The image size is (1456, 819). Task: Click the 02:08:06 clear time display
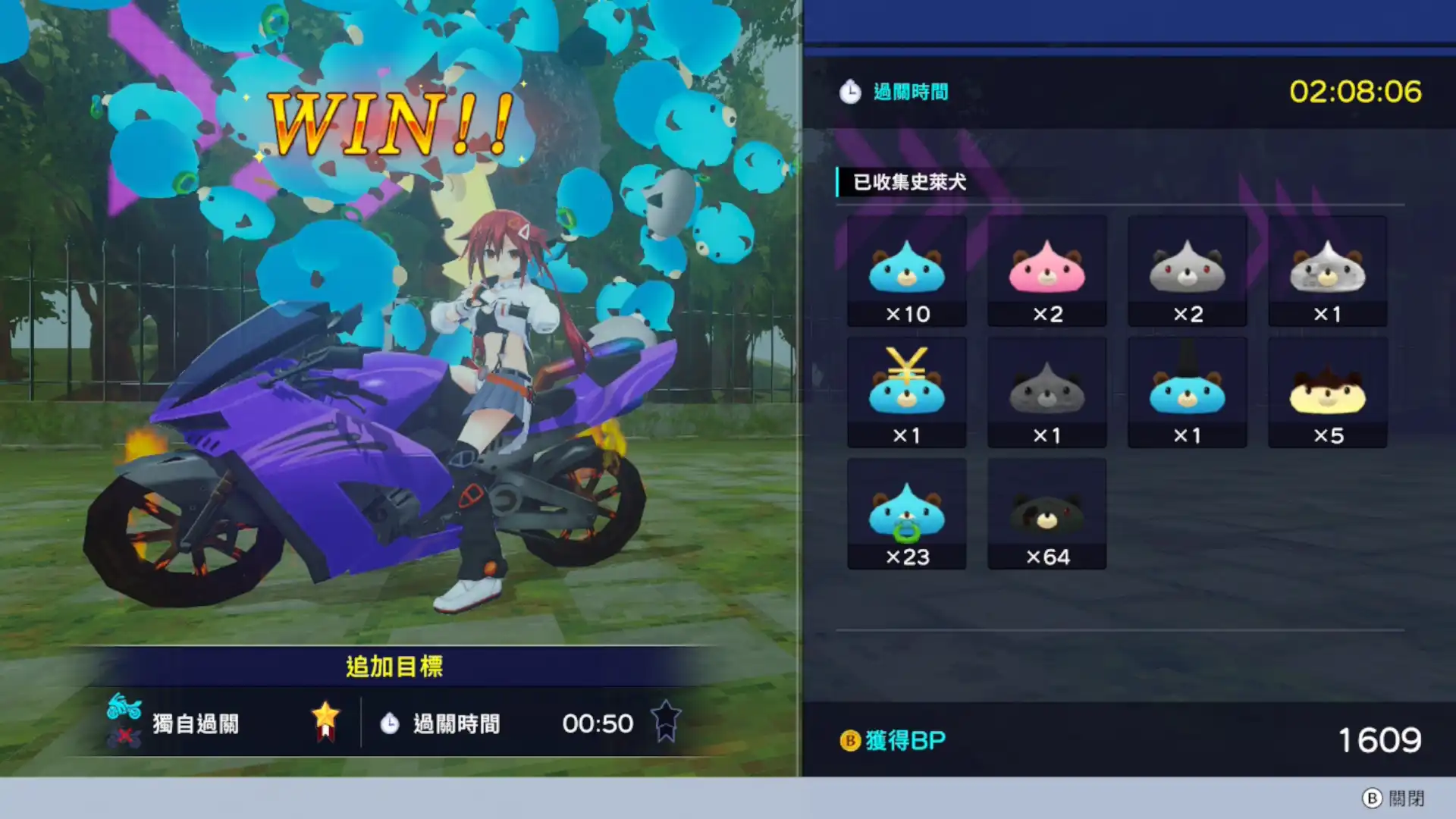(x=1357, y=90)
